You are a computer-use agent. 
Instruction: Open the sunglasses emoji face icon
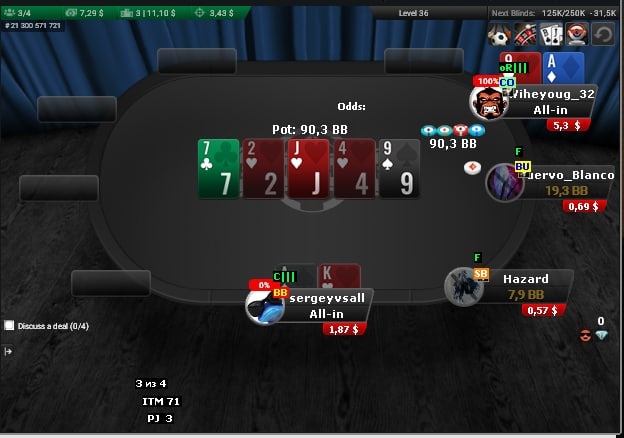(x=585, y=336)
